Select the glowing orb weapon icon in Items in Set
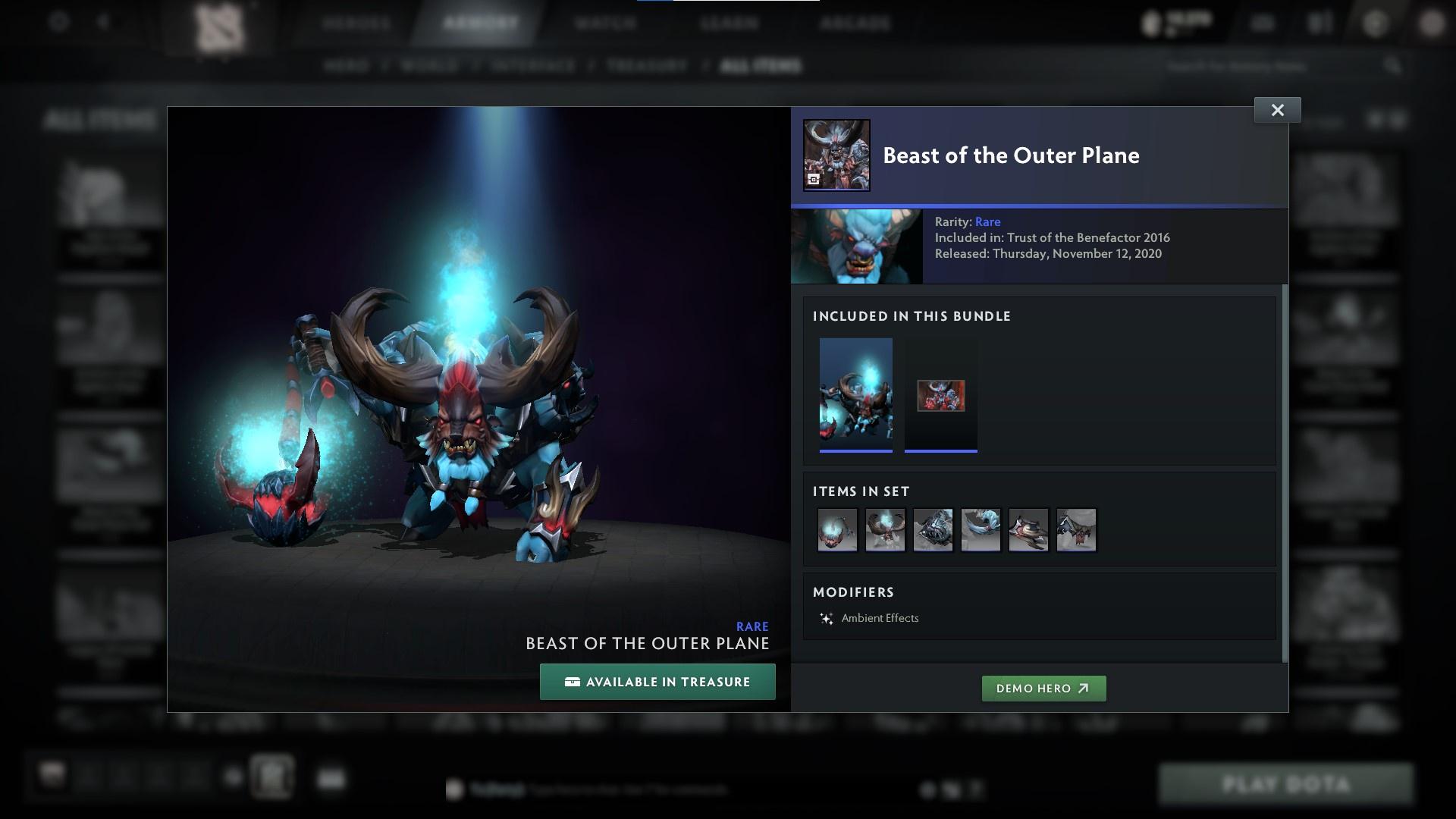1456x819 pixels. (x=837, y=530)
